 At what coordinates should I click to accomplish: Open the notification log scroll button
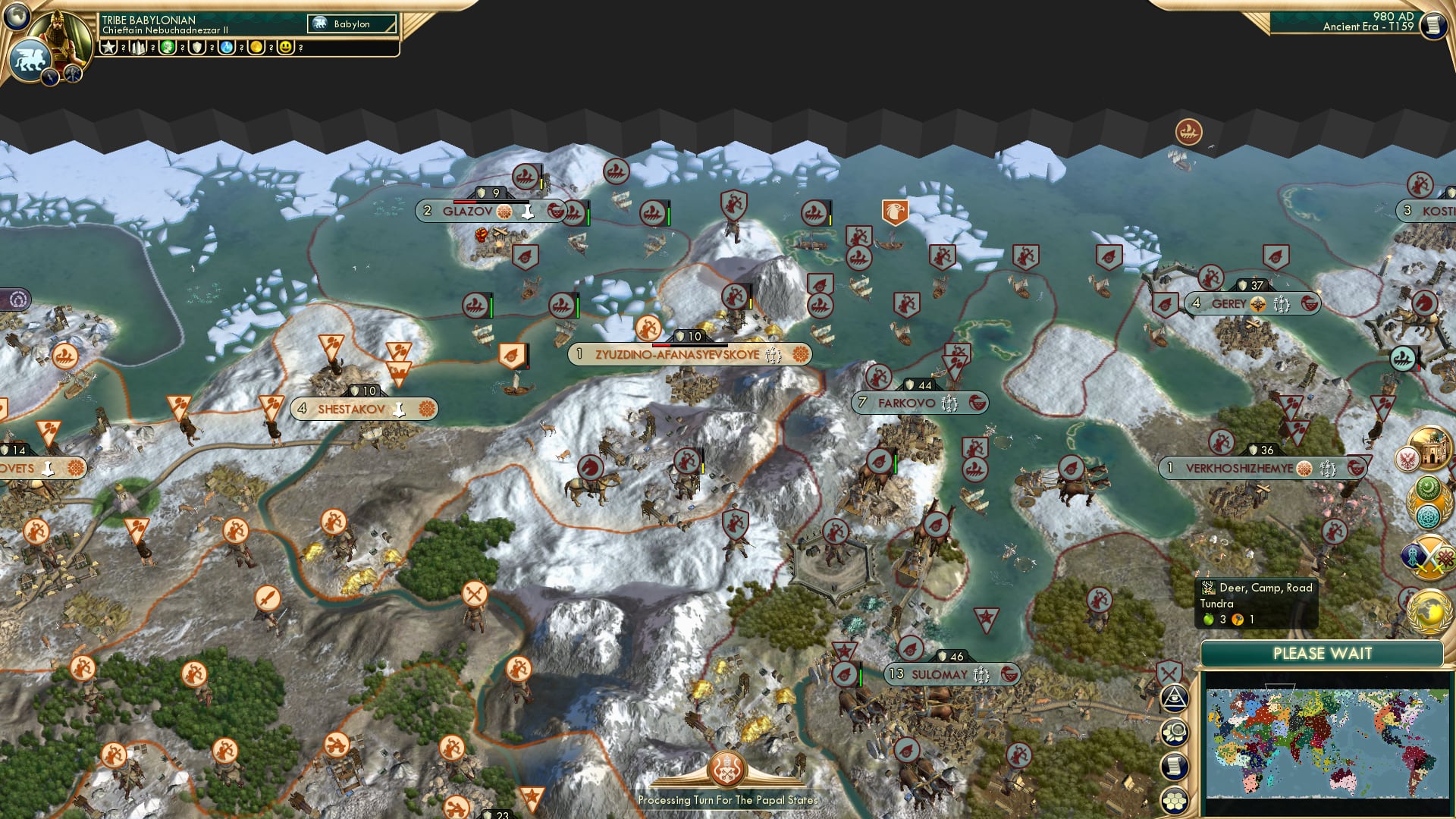1175,766
